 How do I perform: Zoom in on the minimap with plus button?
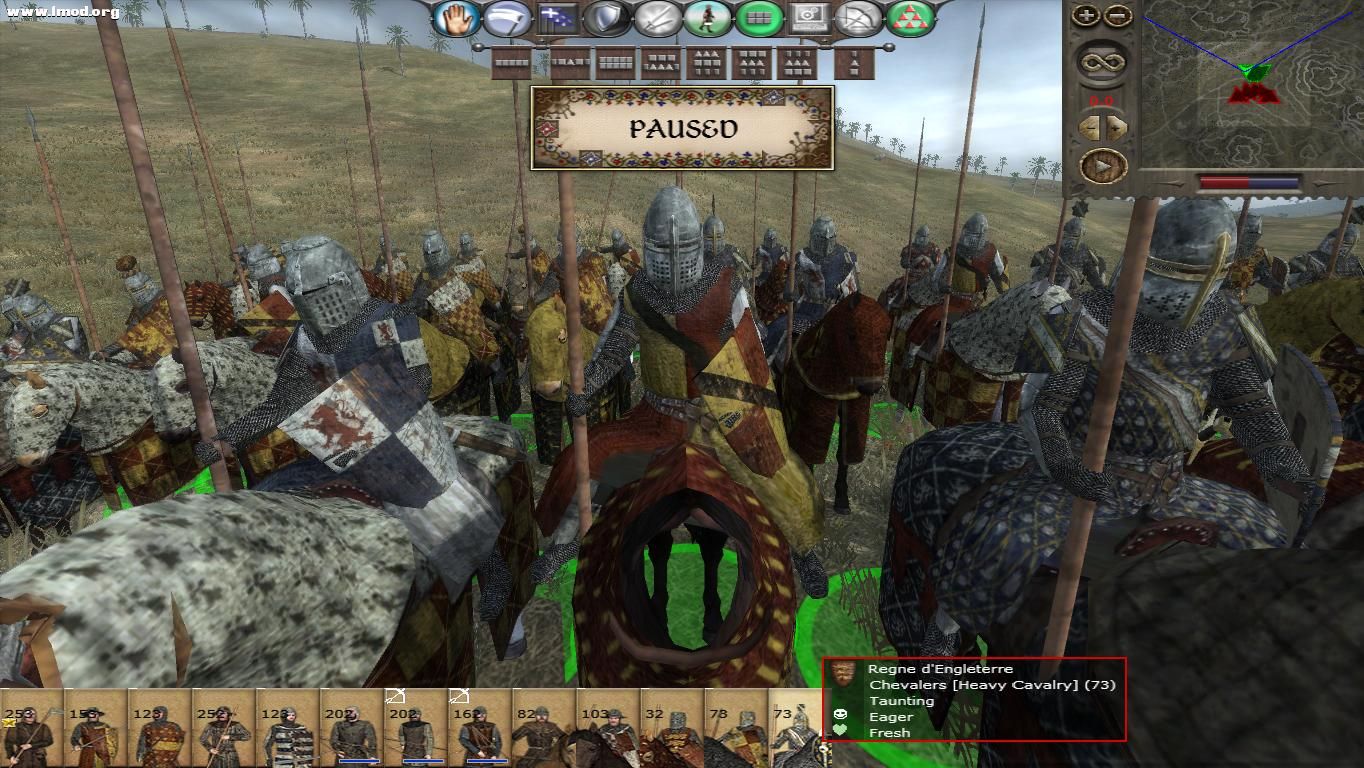(1086, 13)
